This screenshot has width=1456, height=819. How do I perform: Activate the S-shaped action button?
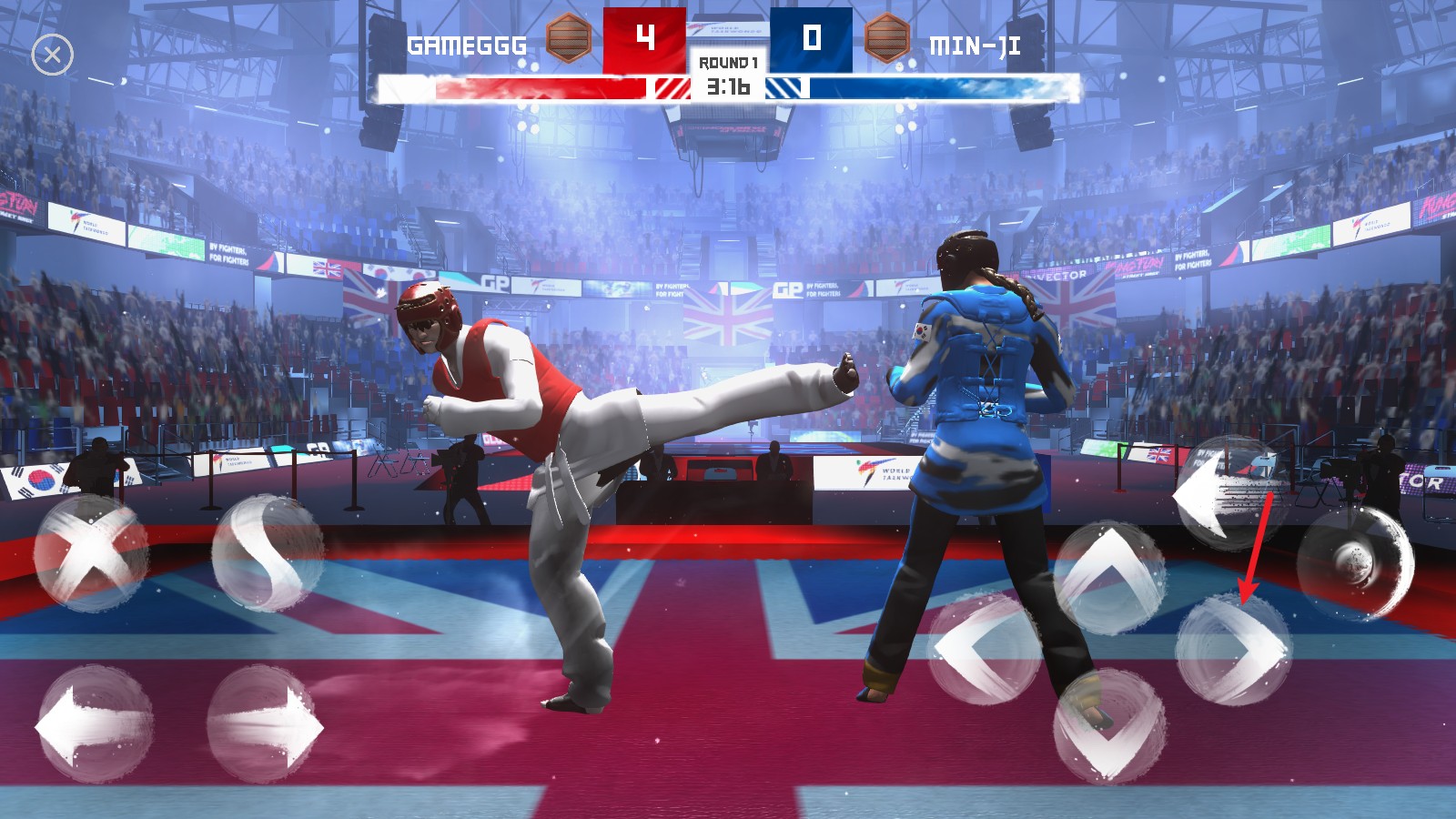(x=268, y=552)
